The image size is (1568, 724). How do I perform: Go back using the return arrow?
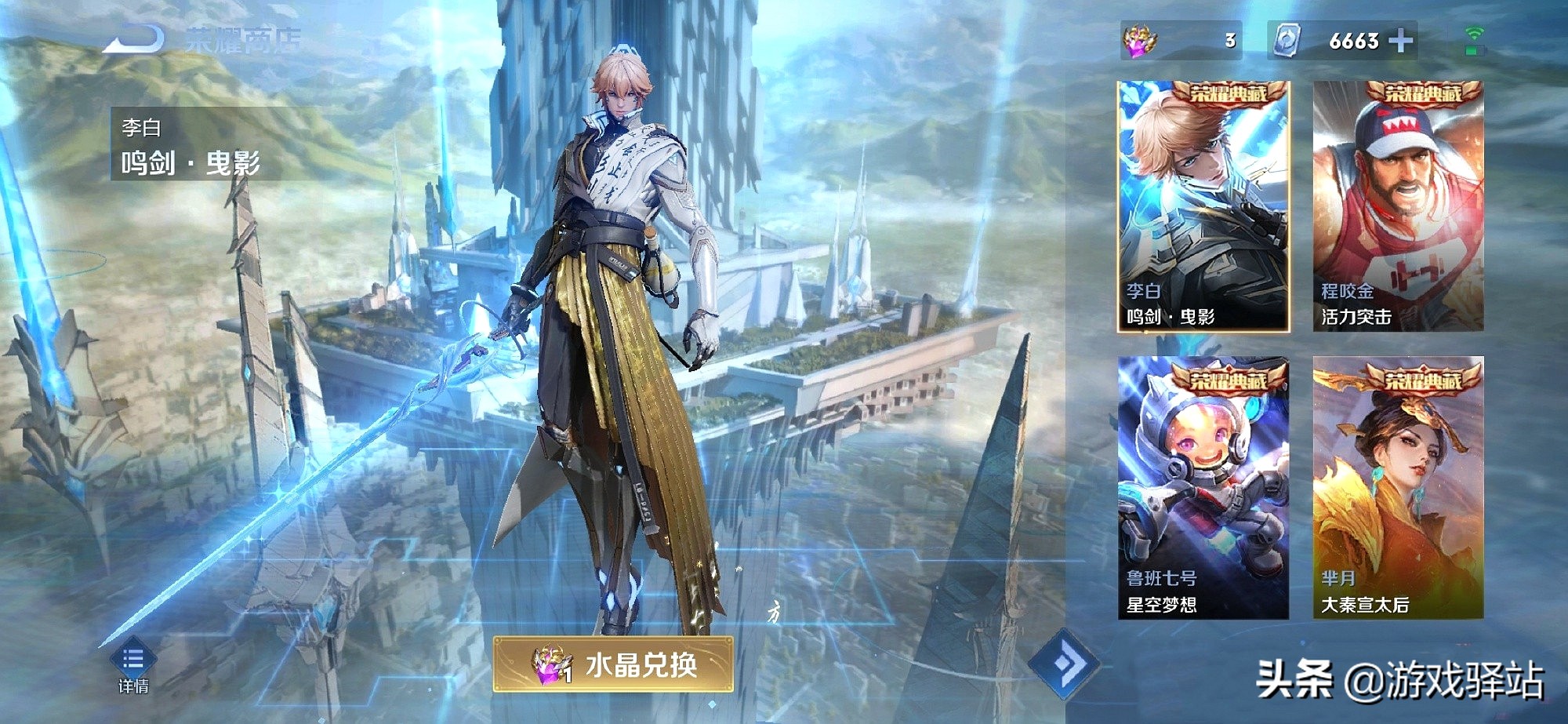pyautogui.click(x=135, y=38)
